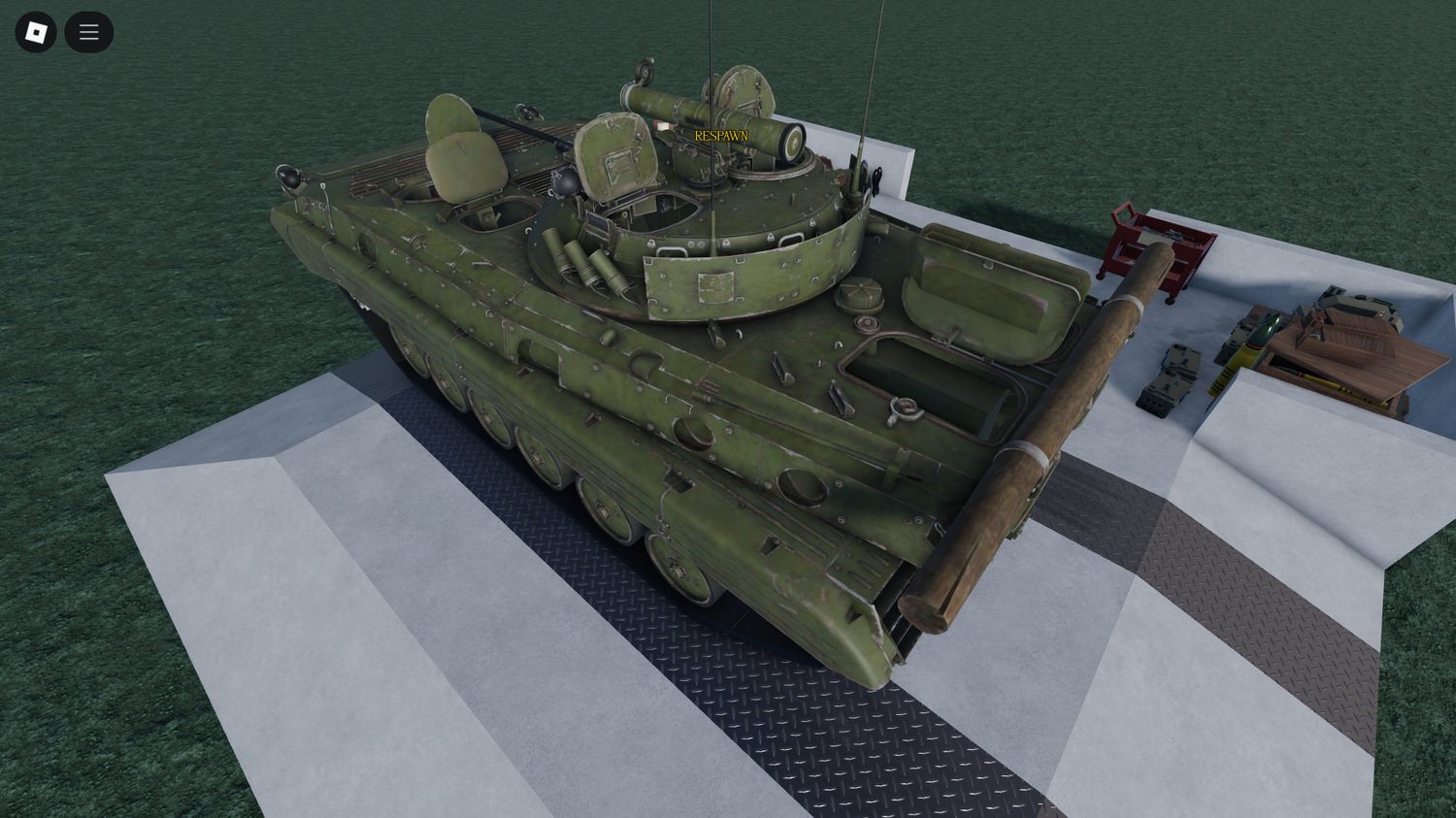
Task: Click the open rear troop hatch
Action: tap(932, 378)
